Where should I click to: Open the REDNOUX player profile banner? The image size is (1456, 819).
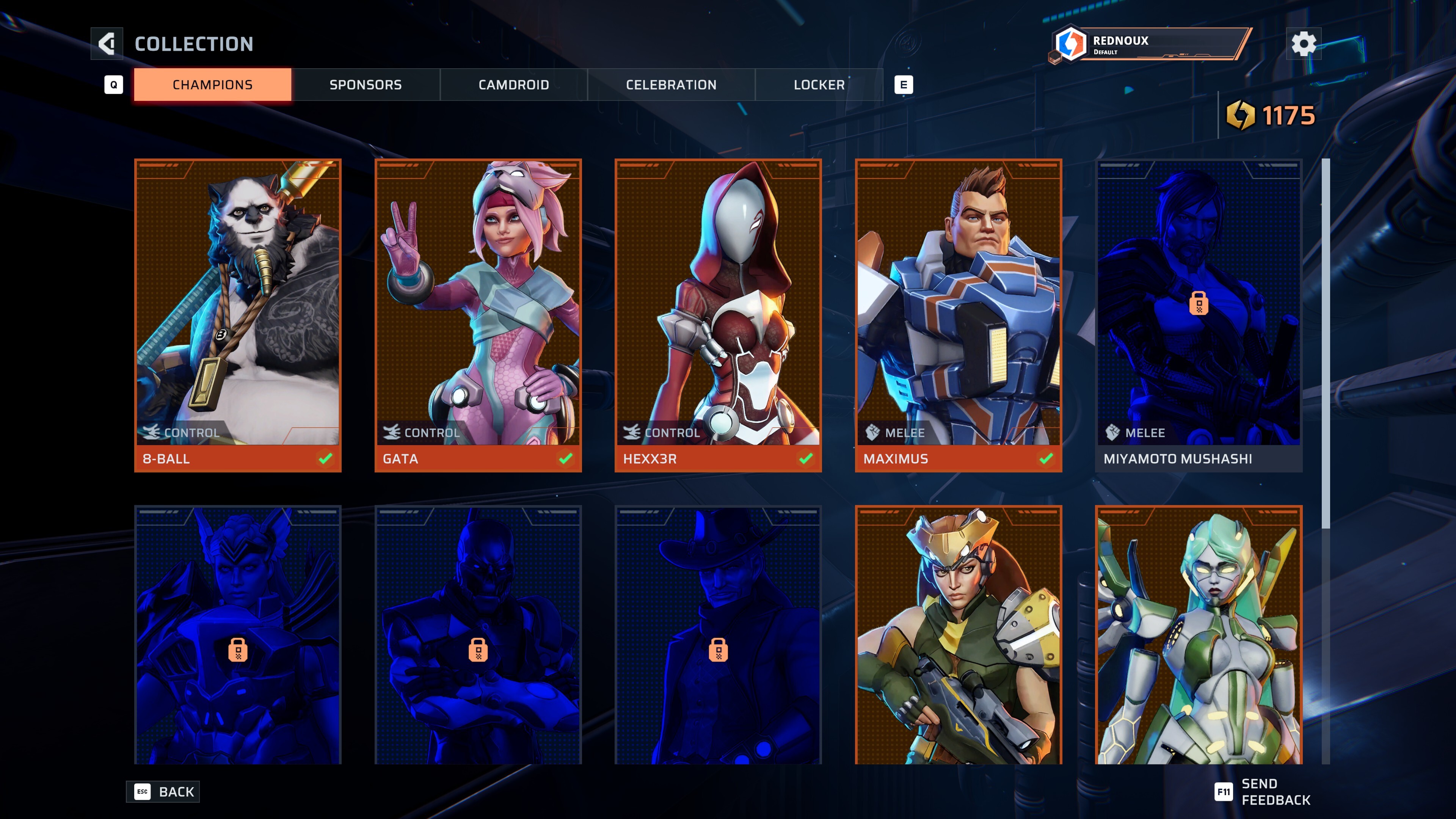coord(1150,44)
